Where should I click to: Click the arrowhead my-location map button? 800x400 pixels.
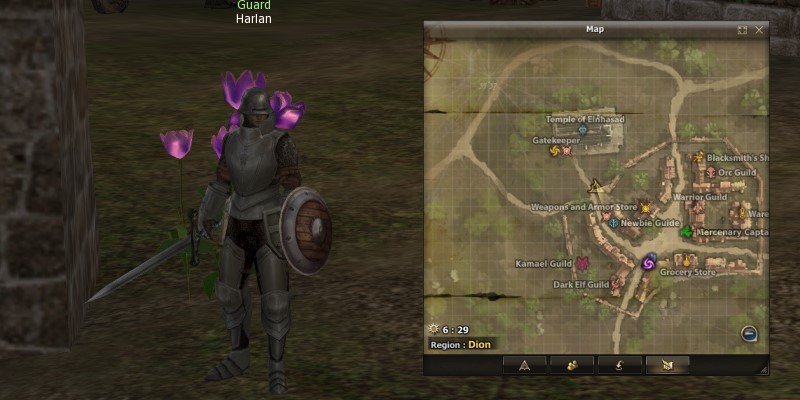point(523,364)
